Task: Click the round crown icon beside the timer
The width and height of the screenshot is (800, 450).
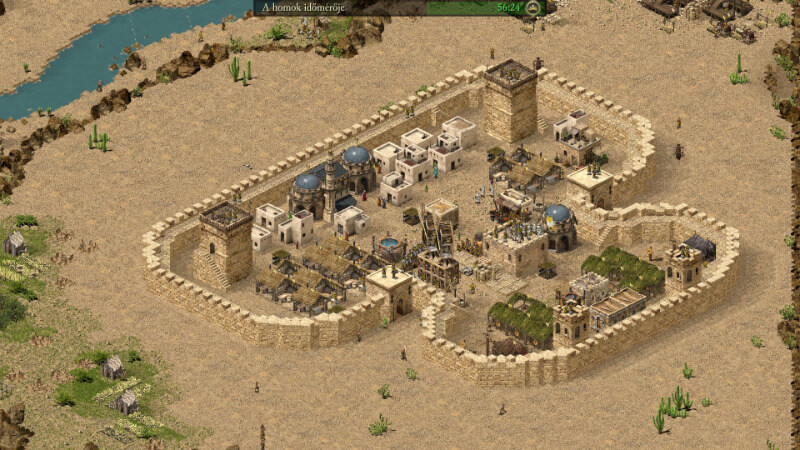Action: [534, 8]
